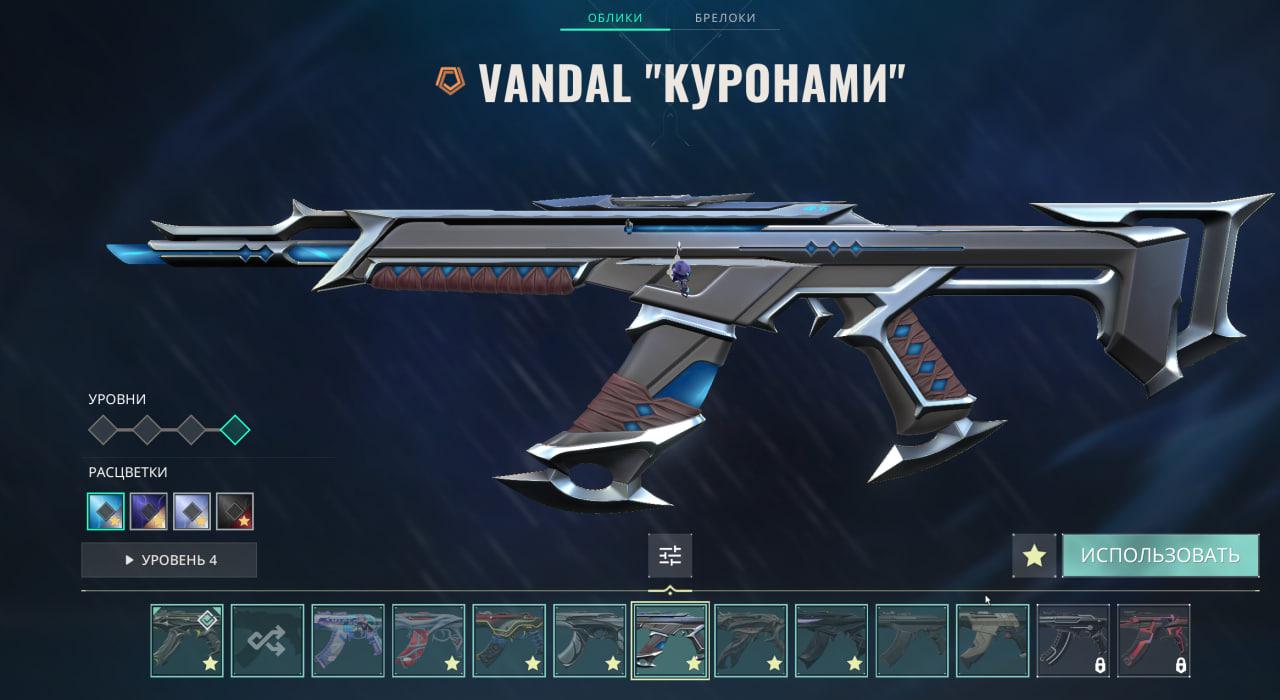Choose the light blue color variant
This screenshot has height=700, width=1280.
[106, 511]
